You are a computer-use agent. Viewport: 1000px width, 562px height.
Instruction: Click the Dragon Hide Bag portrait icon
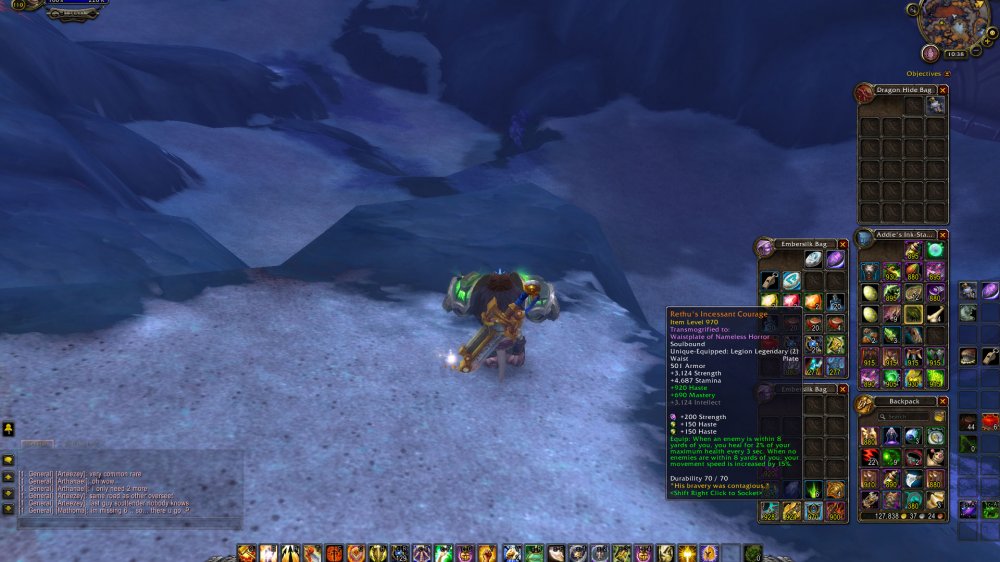[x=864, y=93]
